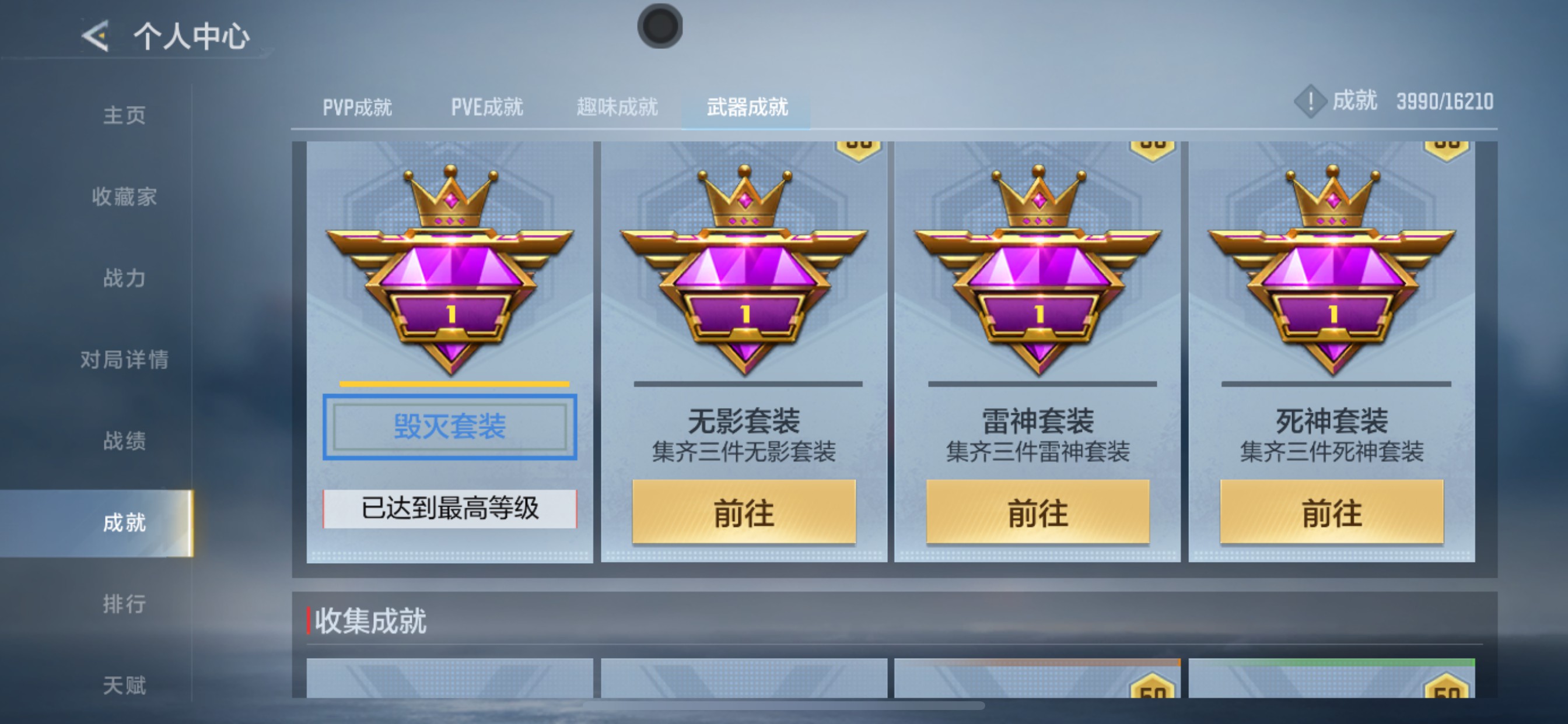
Task: Open the 战力 sidebar section
Action: [125, 277]
